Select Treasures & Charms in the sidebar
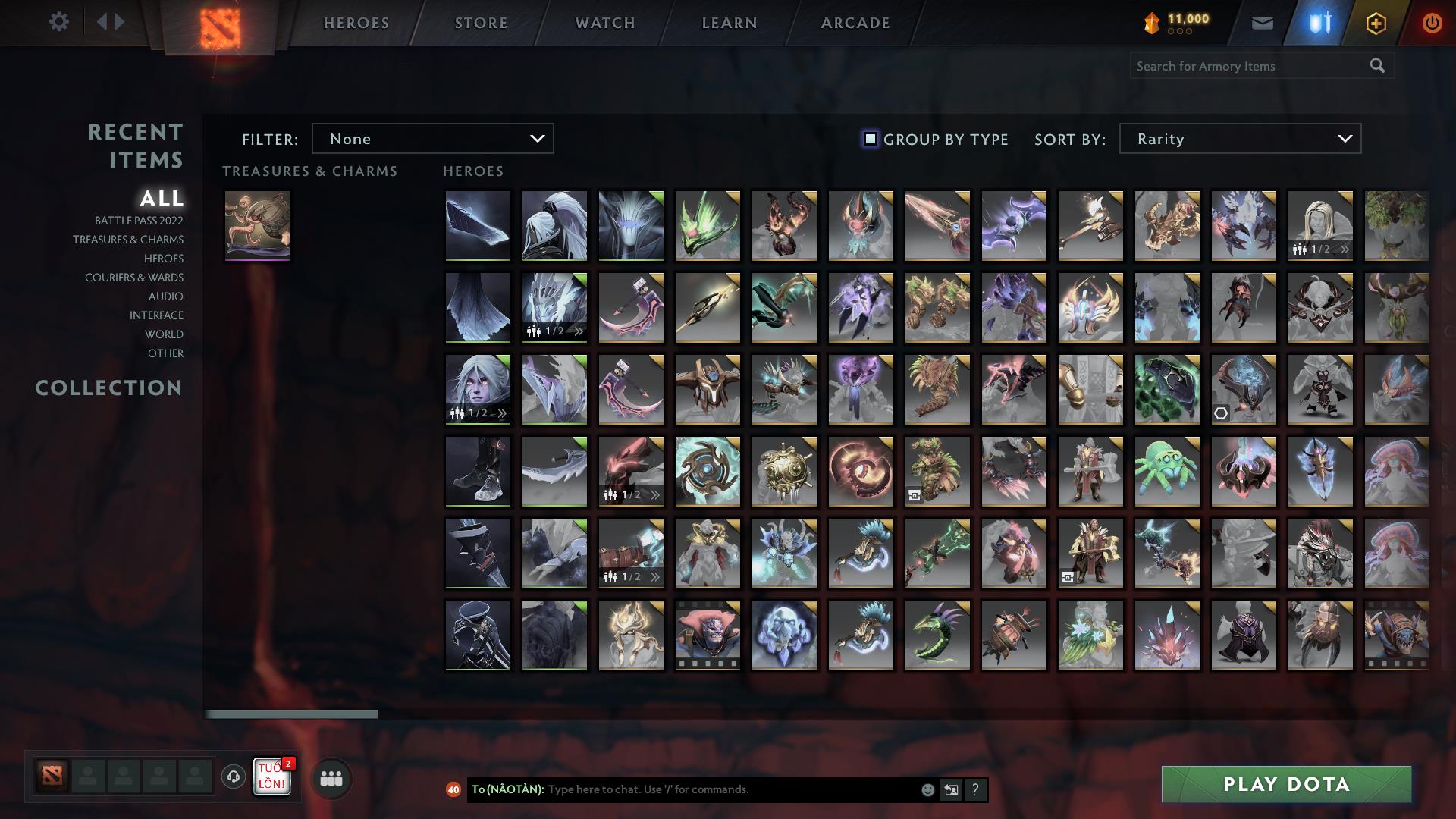1456x819 pixels. [129, 240]
